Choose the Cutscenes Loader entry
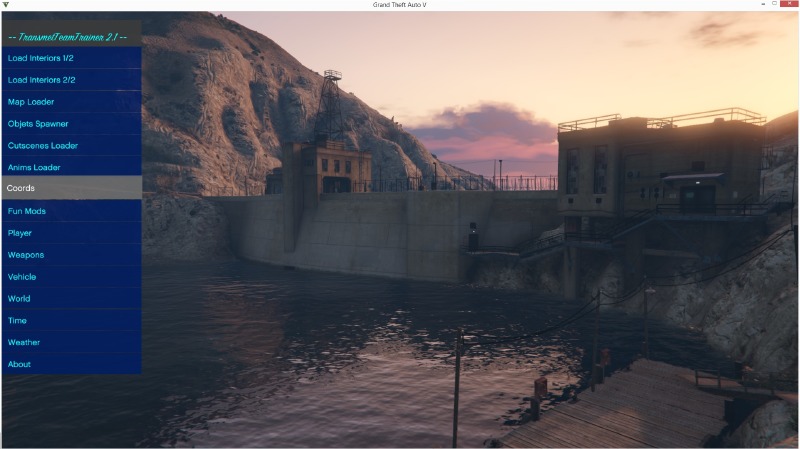The width and height of the screenshot is (800, 449). coord(70,146)
